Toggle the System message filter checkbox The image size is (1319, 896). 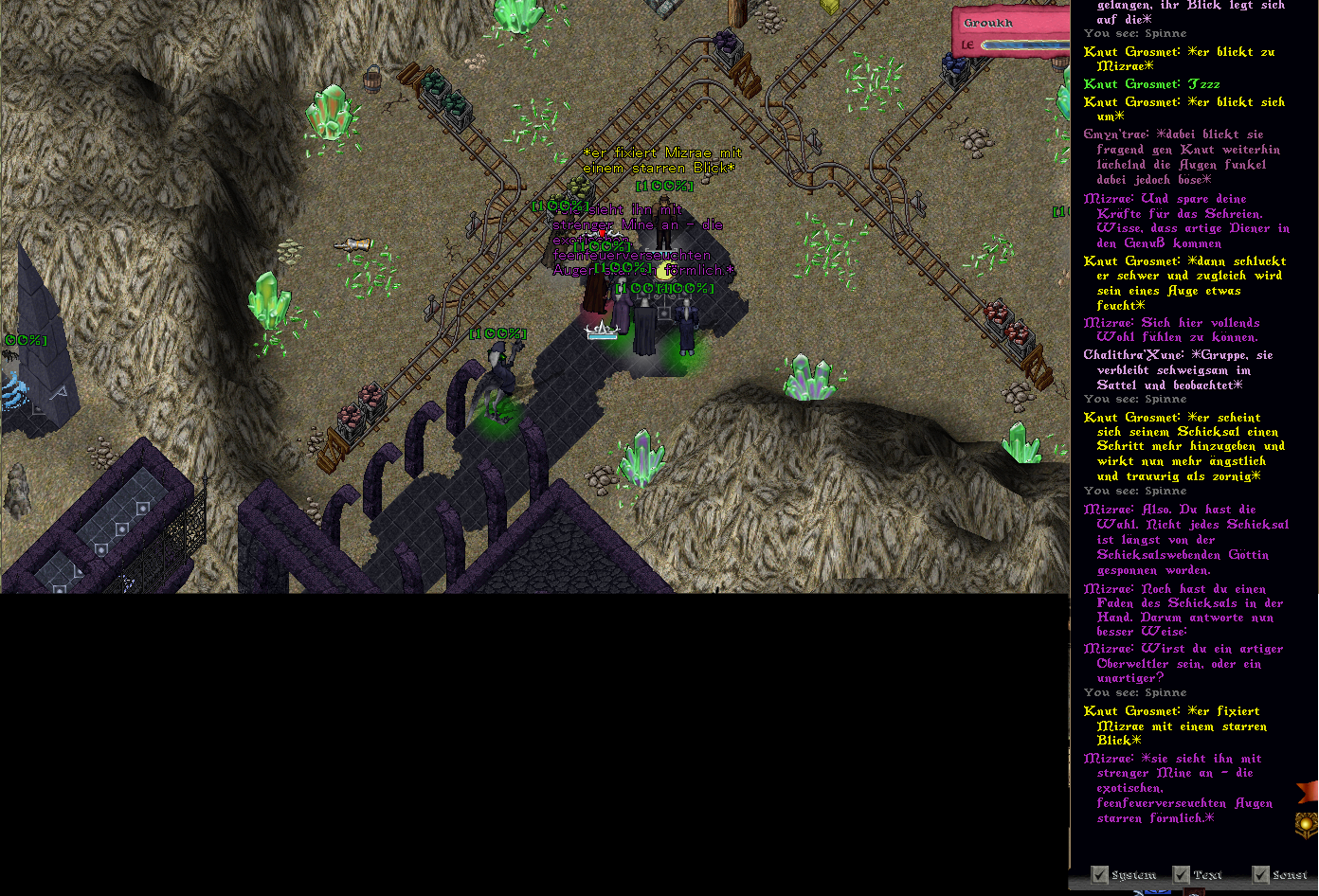point(1099,874)
